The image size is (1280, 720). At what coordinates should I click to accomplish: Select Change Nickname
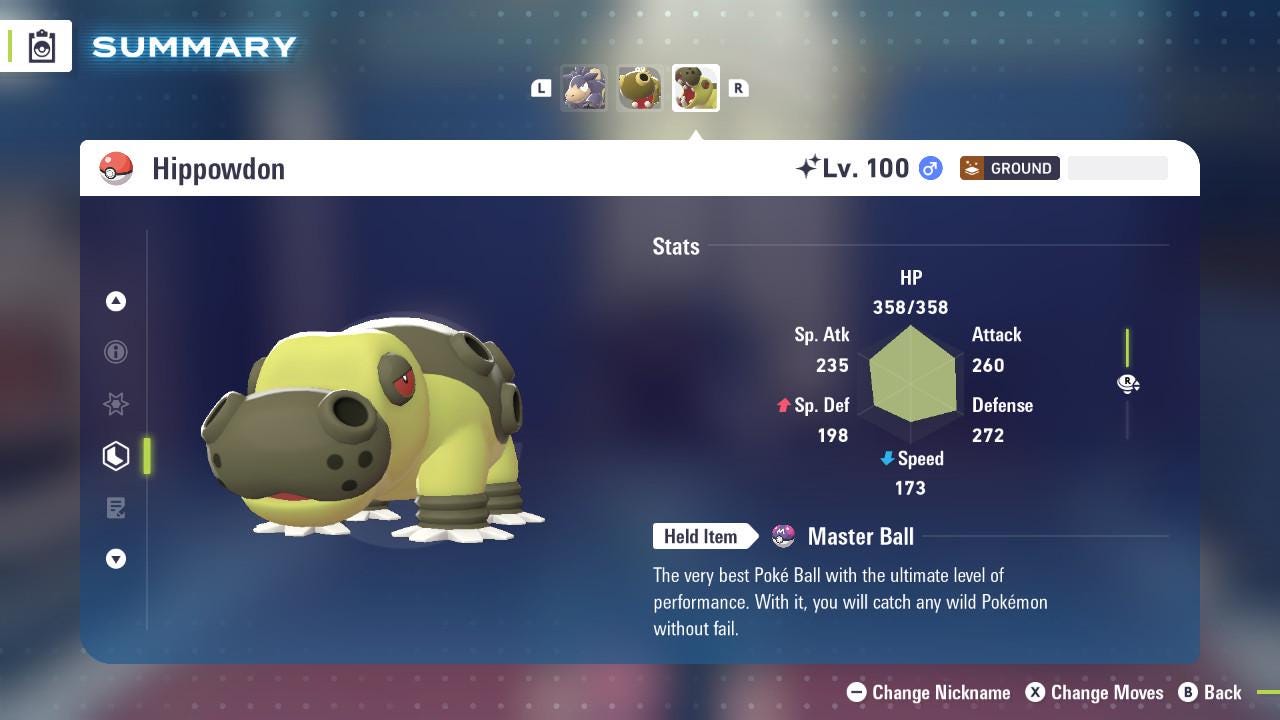click(927, 692)
